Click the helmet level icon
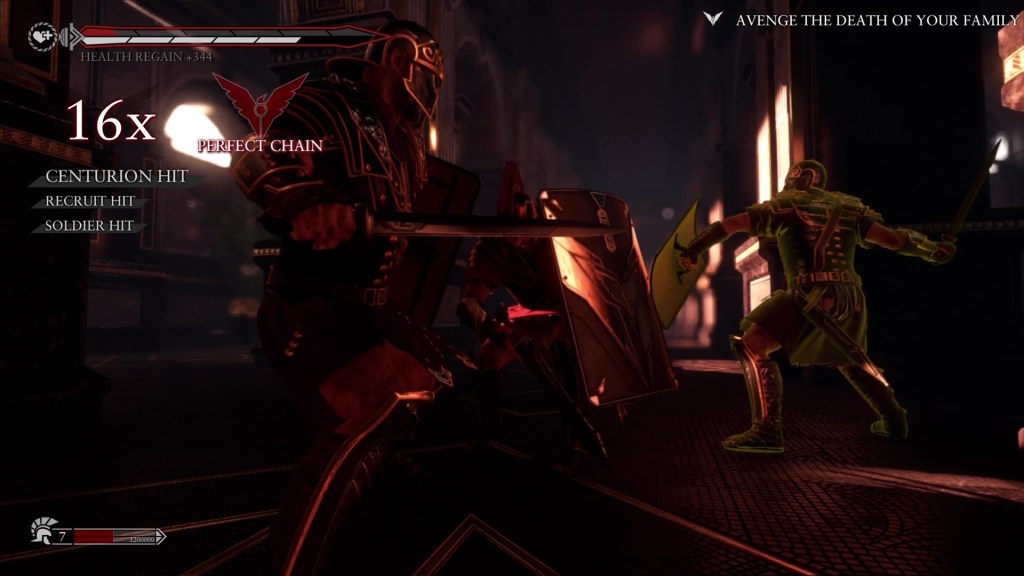The width and height of the screenshot is (1024, 576). pyautogui.click(x=43, y=528)
